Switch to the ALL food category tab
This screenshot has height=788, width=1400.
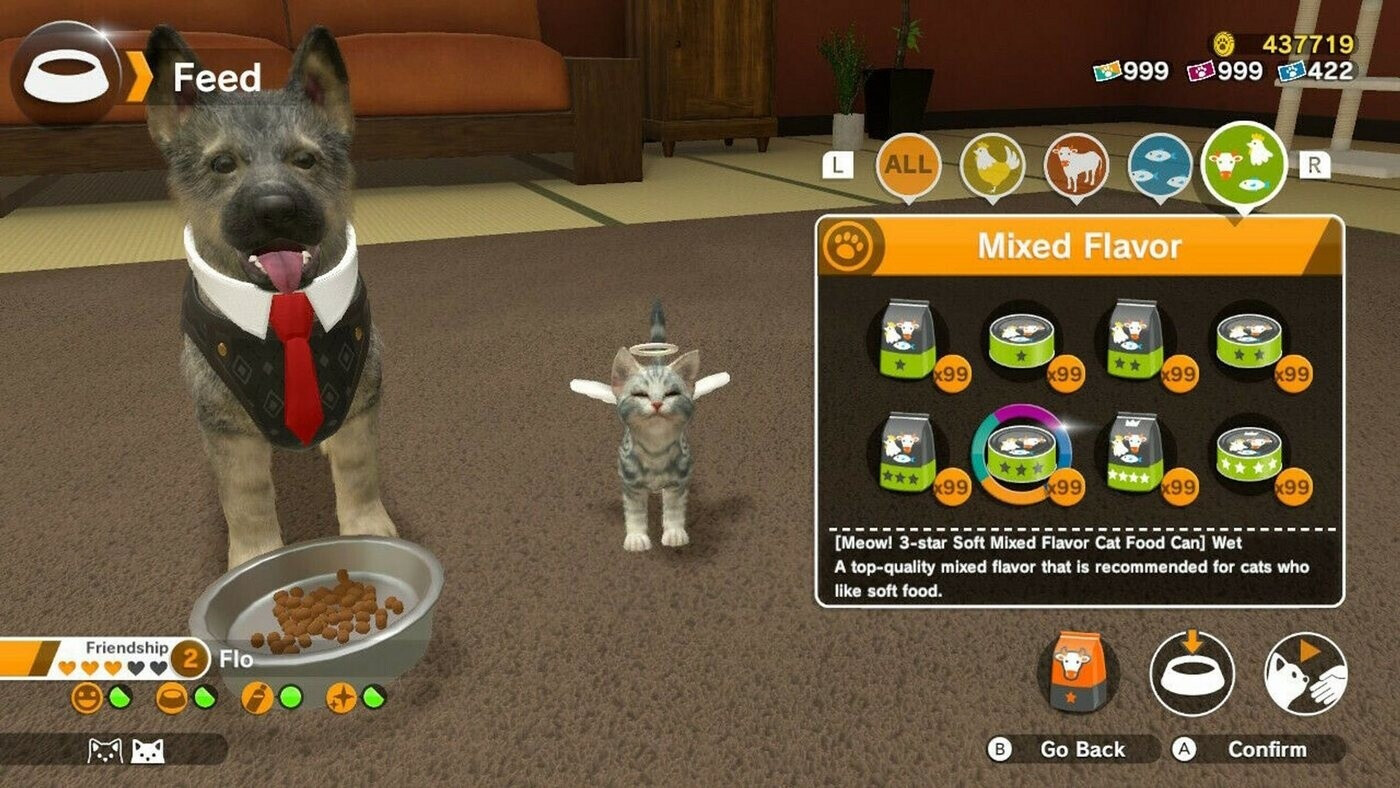point(908,163)
